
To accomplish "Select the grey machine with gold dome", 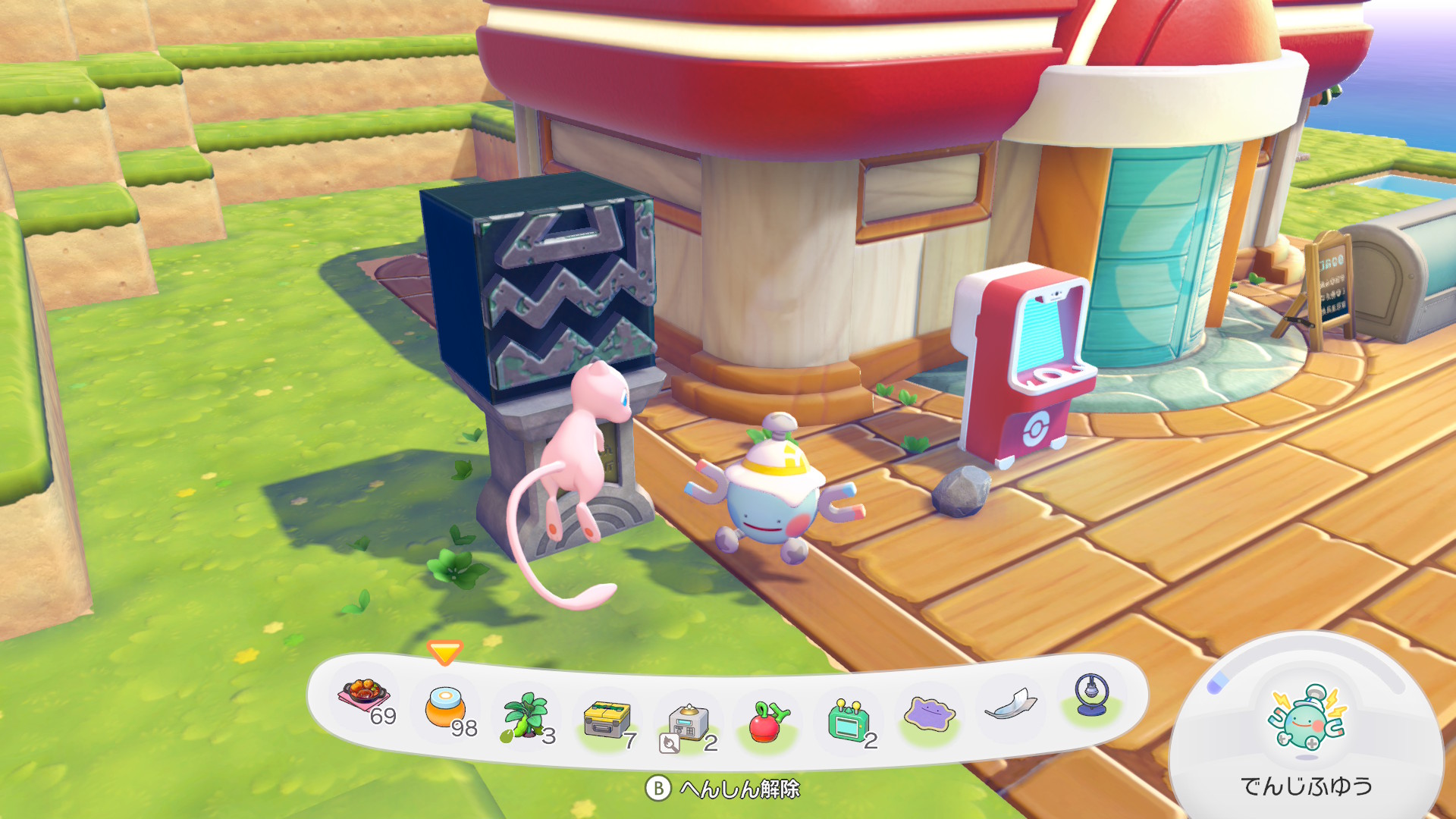I will tap(688, 723).
